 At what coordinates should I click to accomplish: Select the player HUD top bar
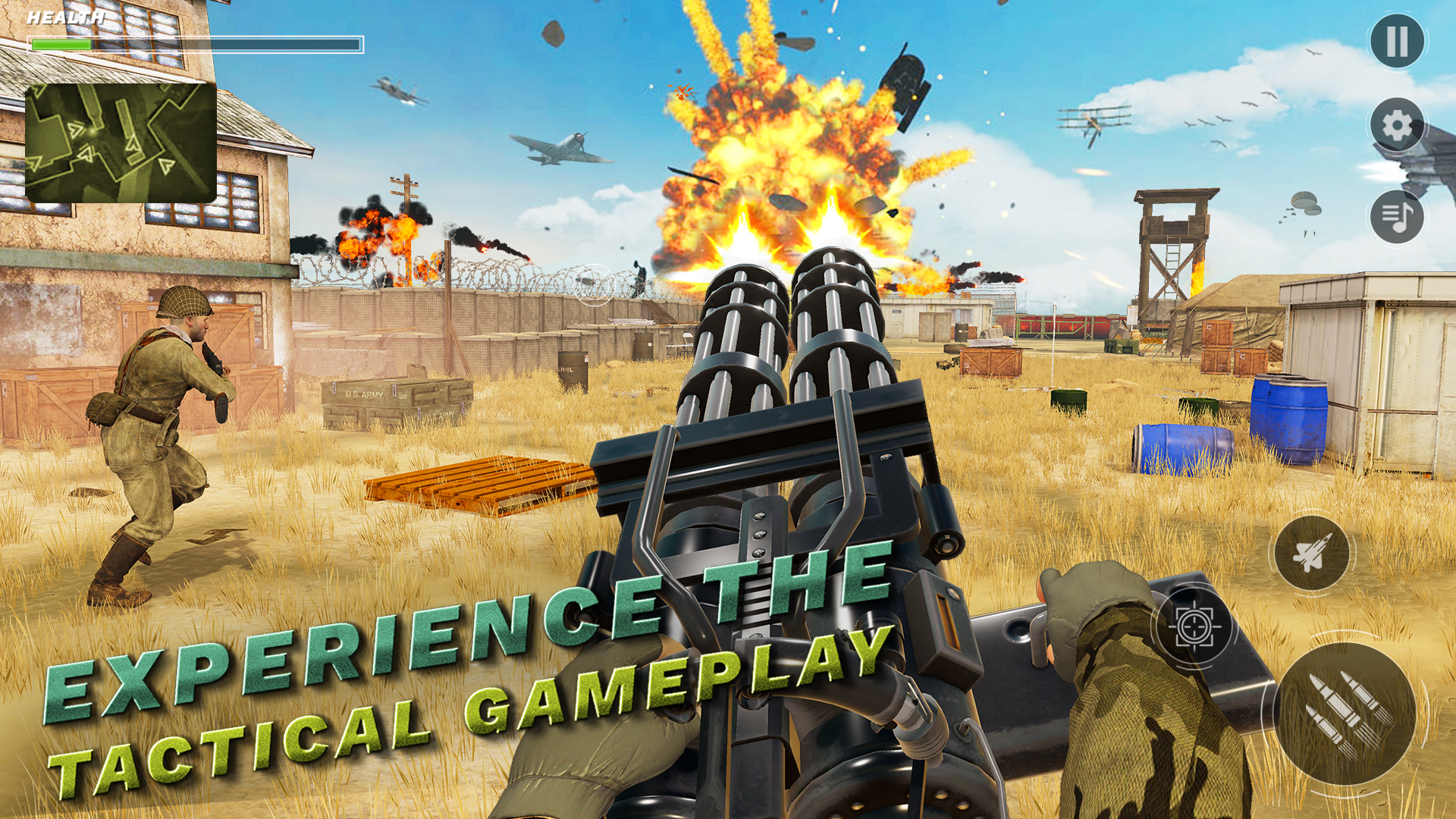click(193, 44)
